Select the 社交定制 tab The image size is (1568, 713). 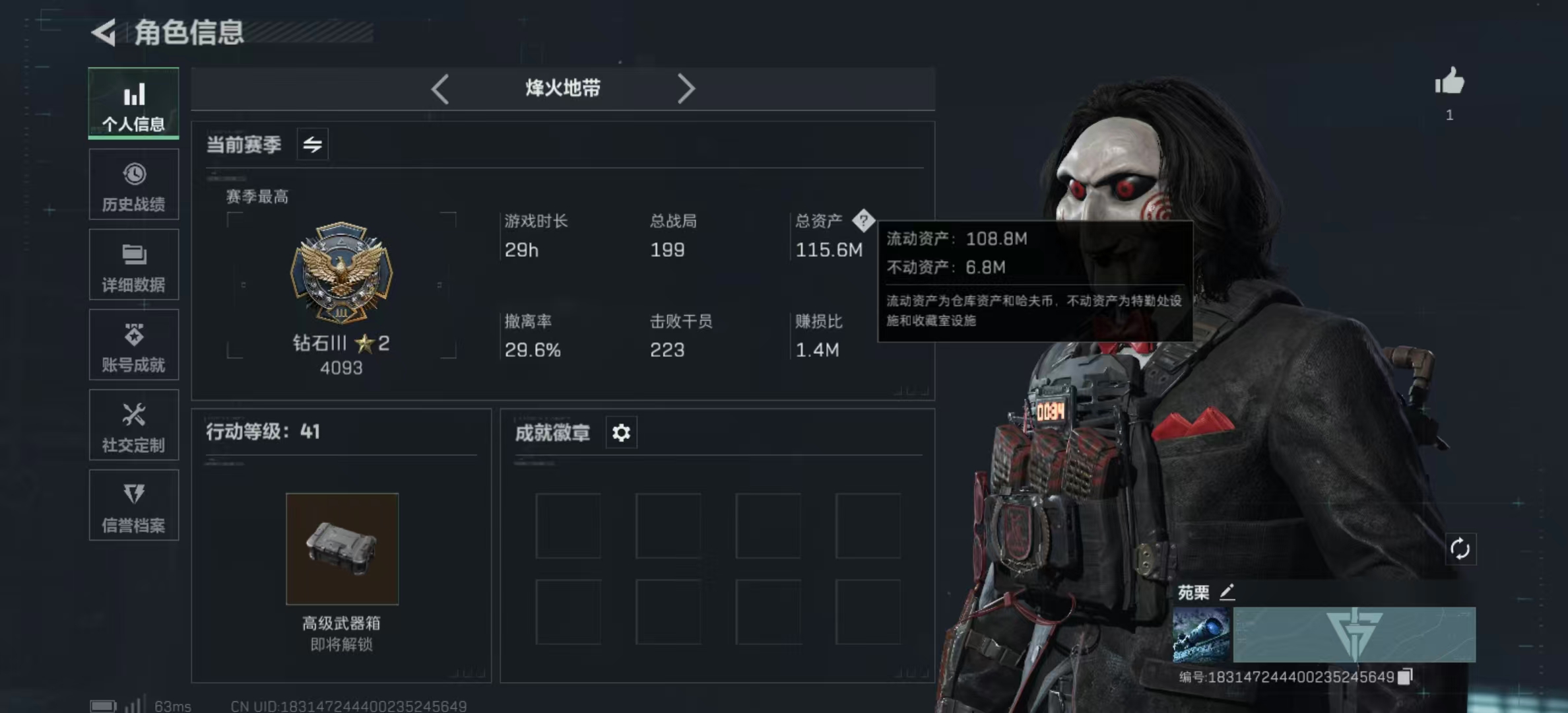(133, 425)
